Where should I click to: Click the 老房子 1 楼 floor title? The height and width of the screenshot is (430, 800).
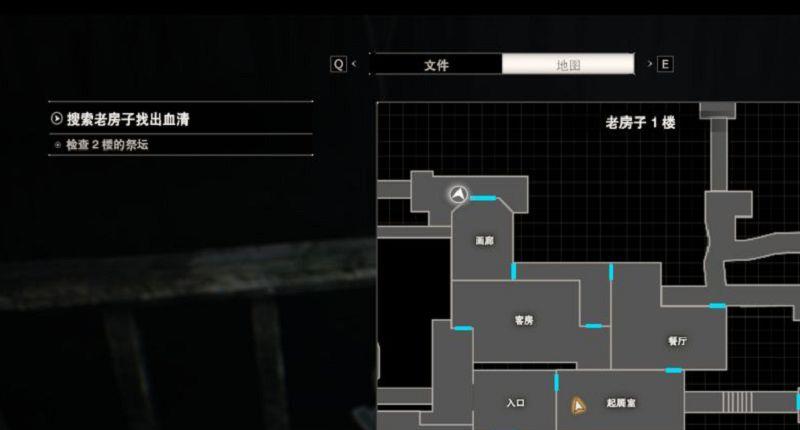[x=640, y=123]
